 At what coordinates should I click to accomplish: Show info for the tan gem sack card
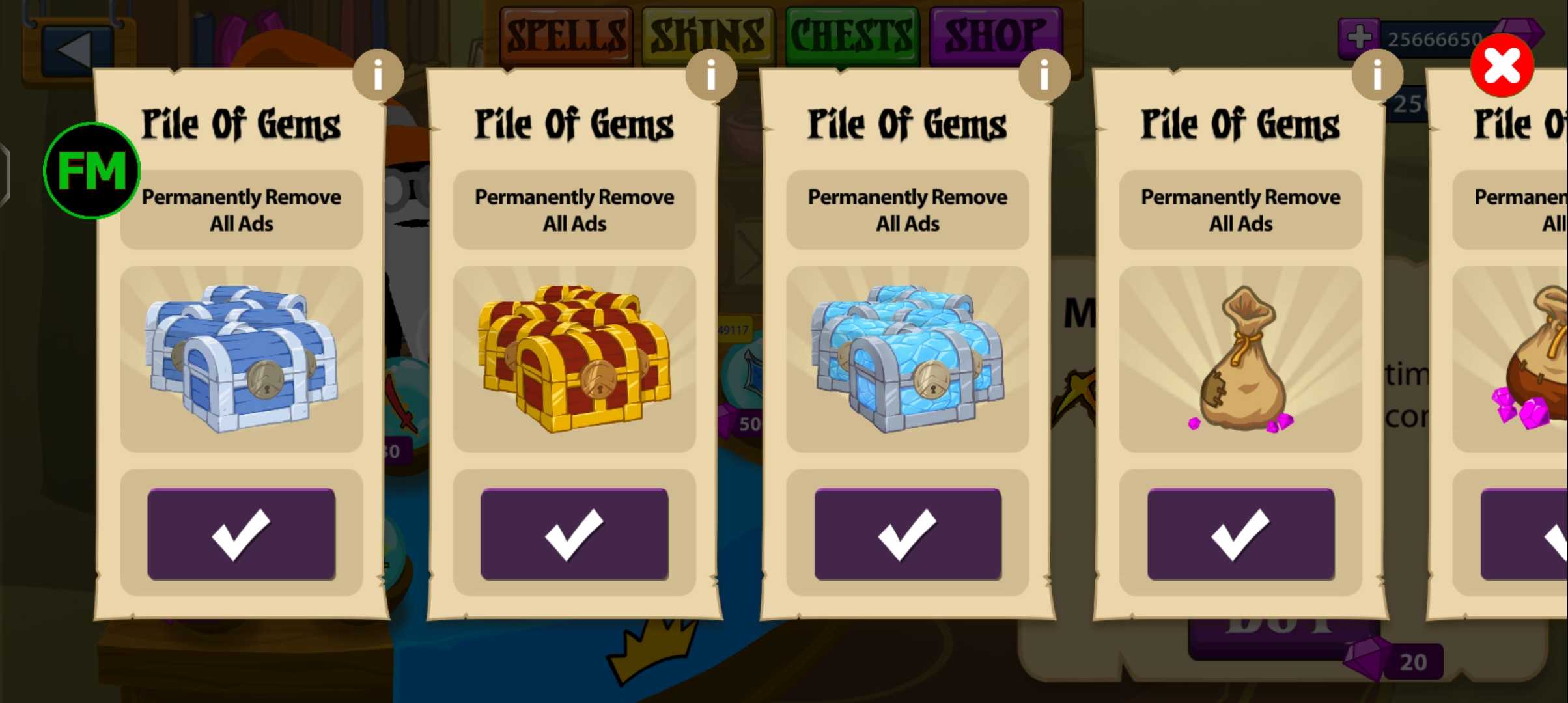pyautogui.click(x=1377, y=76)
